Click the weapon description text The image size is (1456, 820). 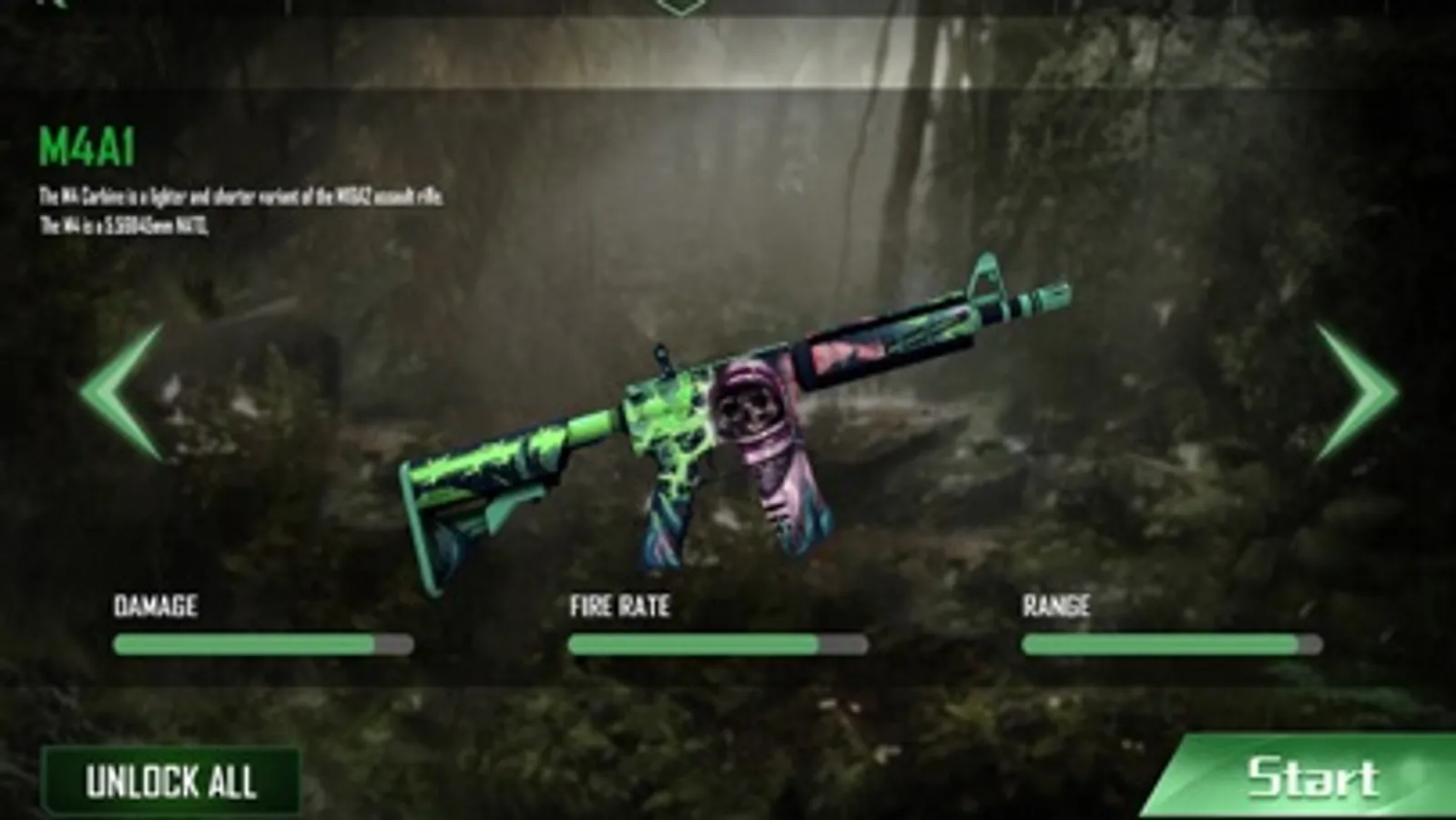pyautogui.click(x=241, y=207)
